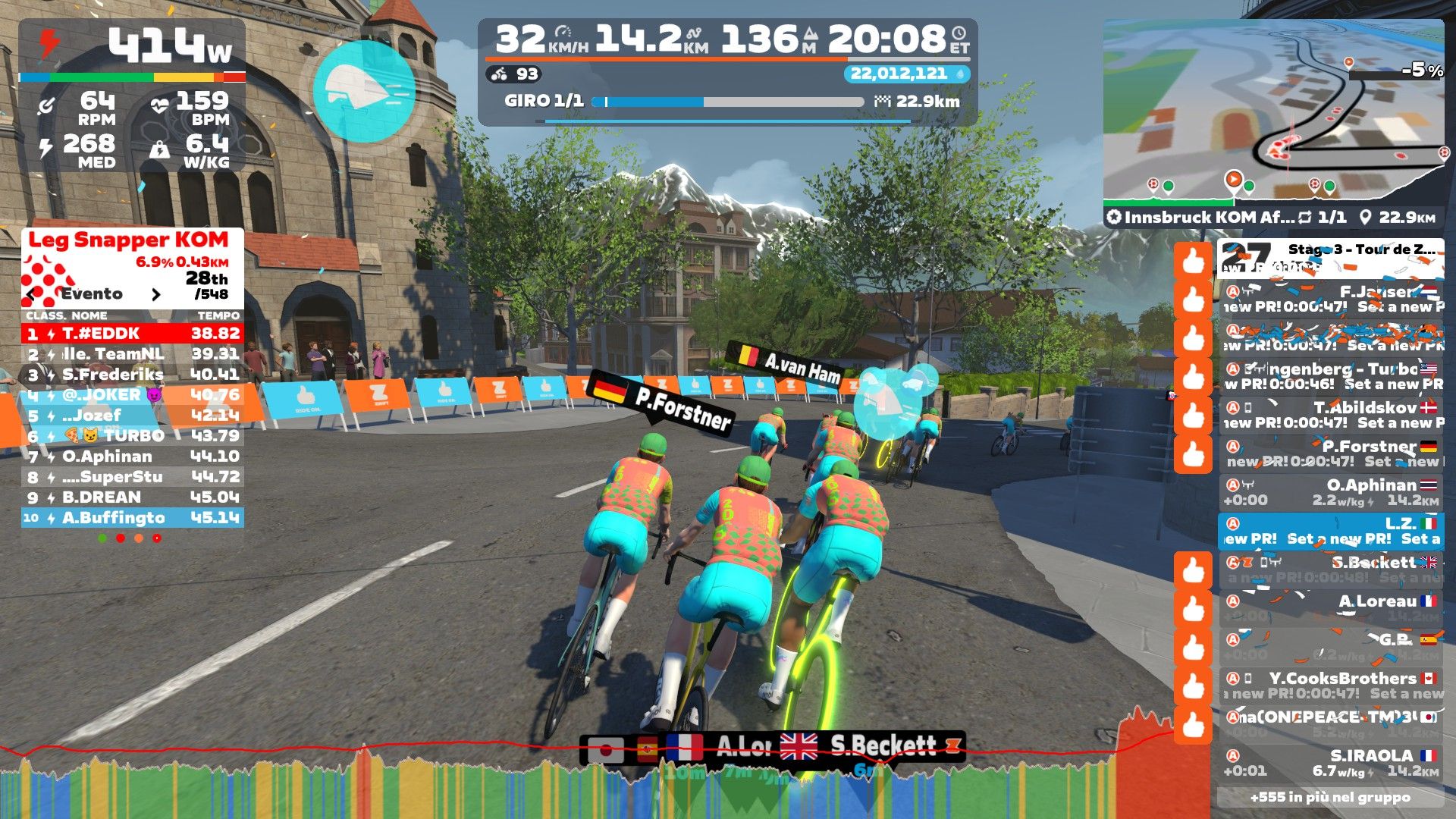Give a Ride On to P.Forstner
The height and width of the screenshot is (819, 1456).
pos(1193,454)
